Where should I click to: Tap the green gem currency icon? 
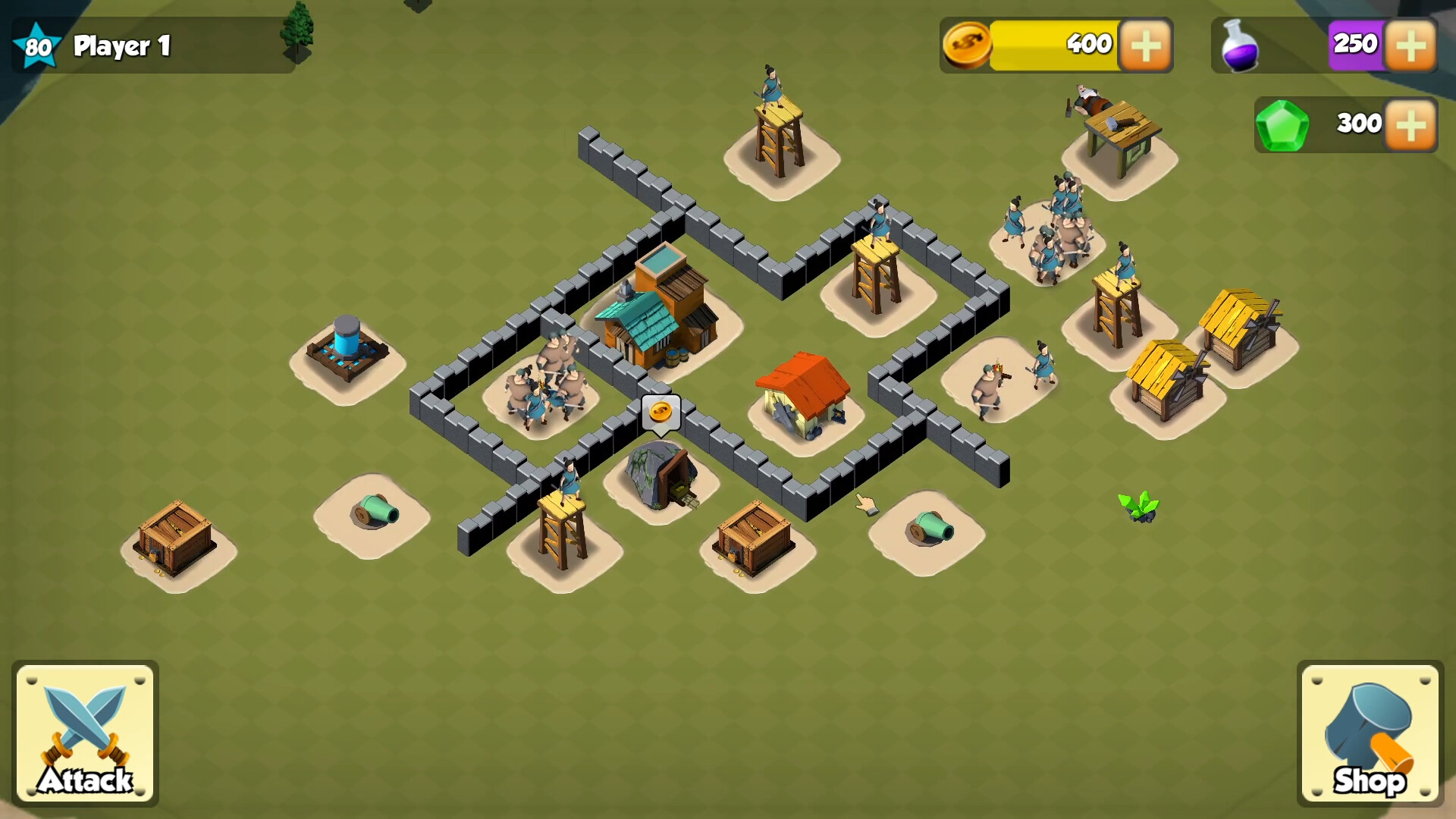coord(1285,124)
